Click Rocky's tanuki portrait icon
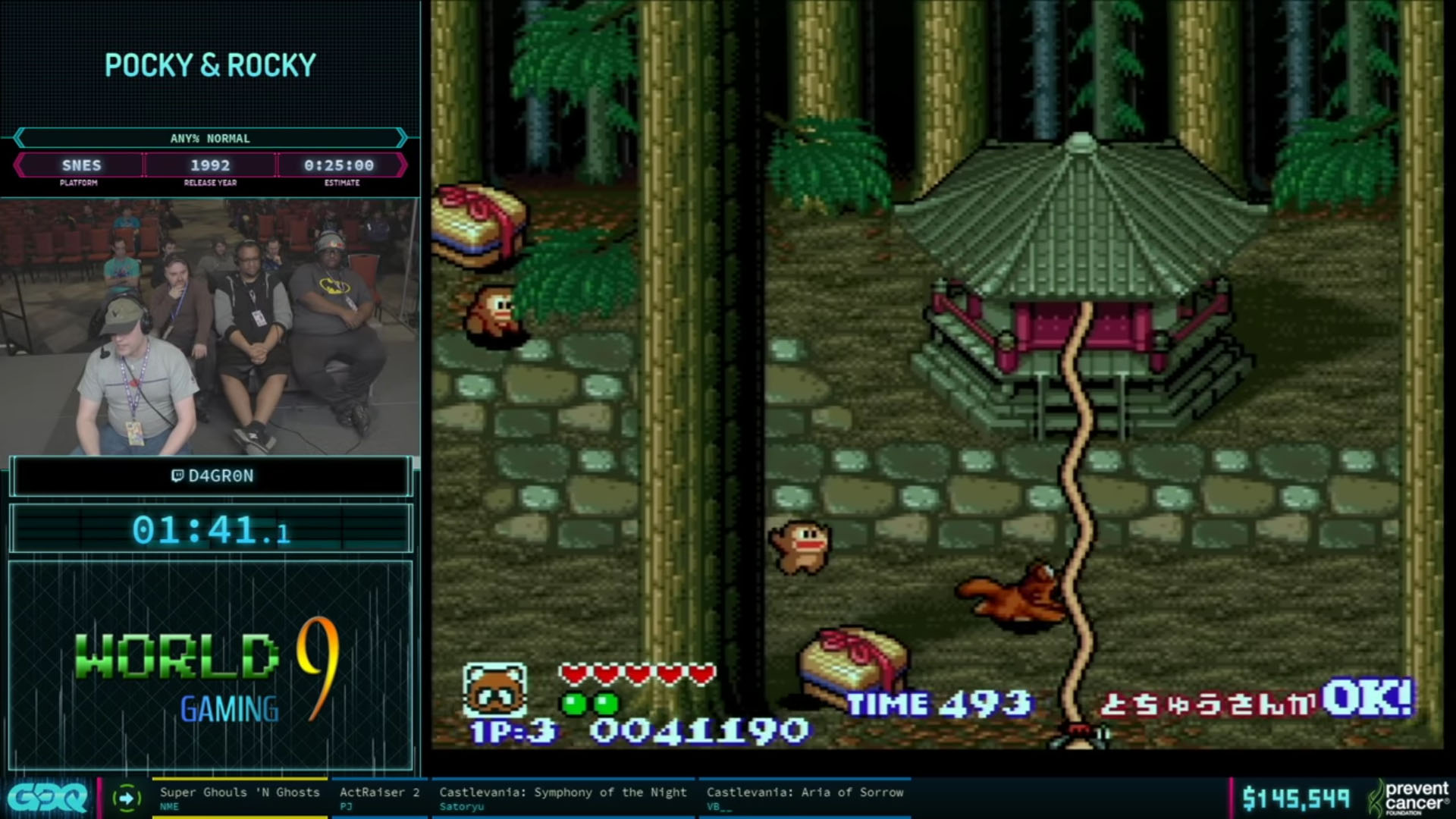1456x819 pixels. point(494,690)
